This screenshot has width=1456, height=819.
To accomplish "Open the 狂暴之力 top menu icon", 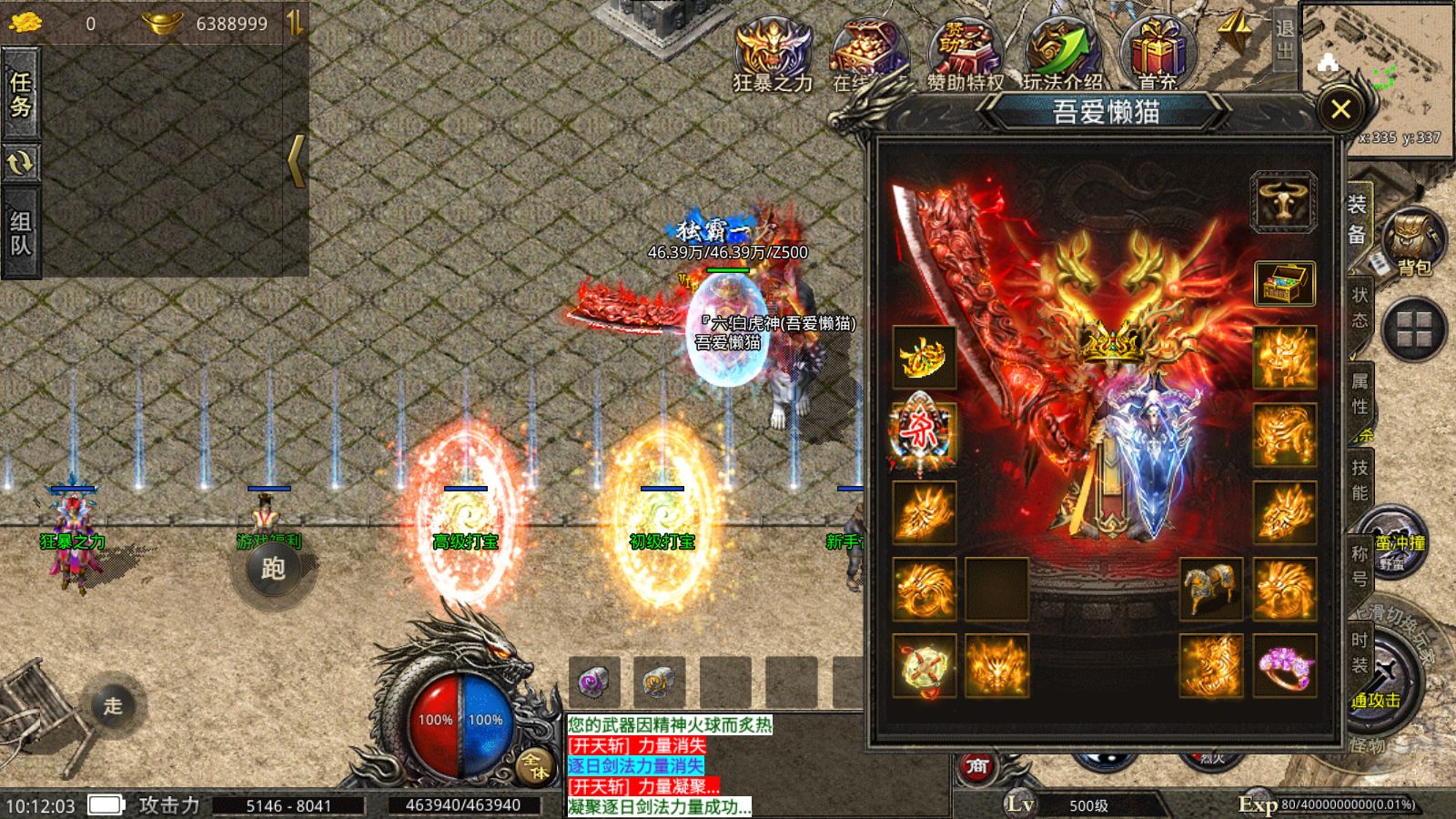I will [773, 55].
